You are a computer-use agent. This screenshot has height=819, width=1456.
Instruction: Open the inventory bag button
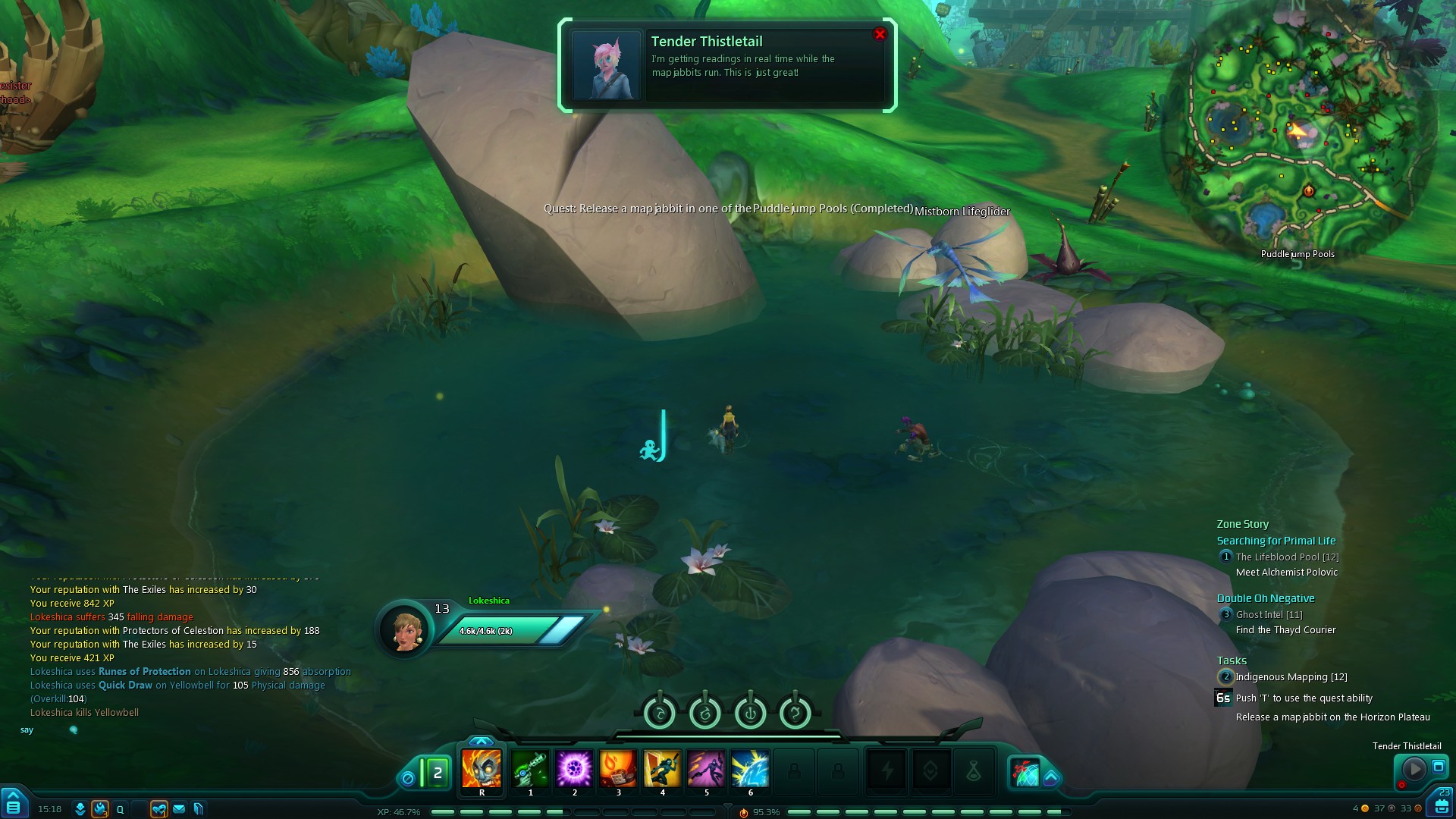point(1442,806)
